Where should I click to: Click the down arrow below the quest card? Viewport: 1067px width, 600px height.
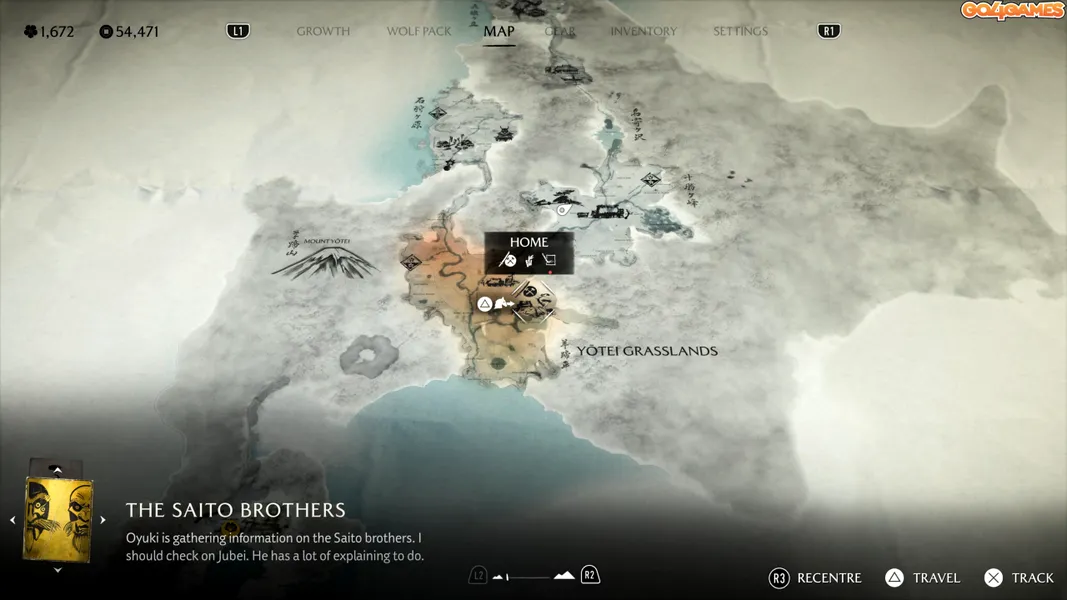coord(58,570)
